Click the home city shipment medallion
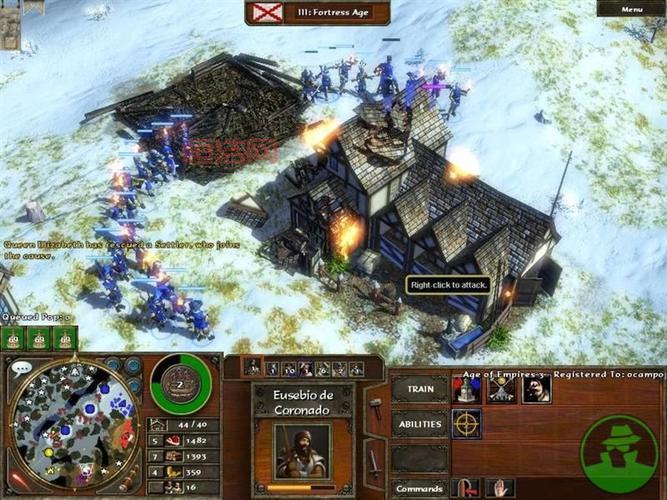 tap(181, 383)
